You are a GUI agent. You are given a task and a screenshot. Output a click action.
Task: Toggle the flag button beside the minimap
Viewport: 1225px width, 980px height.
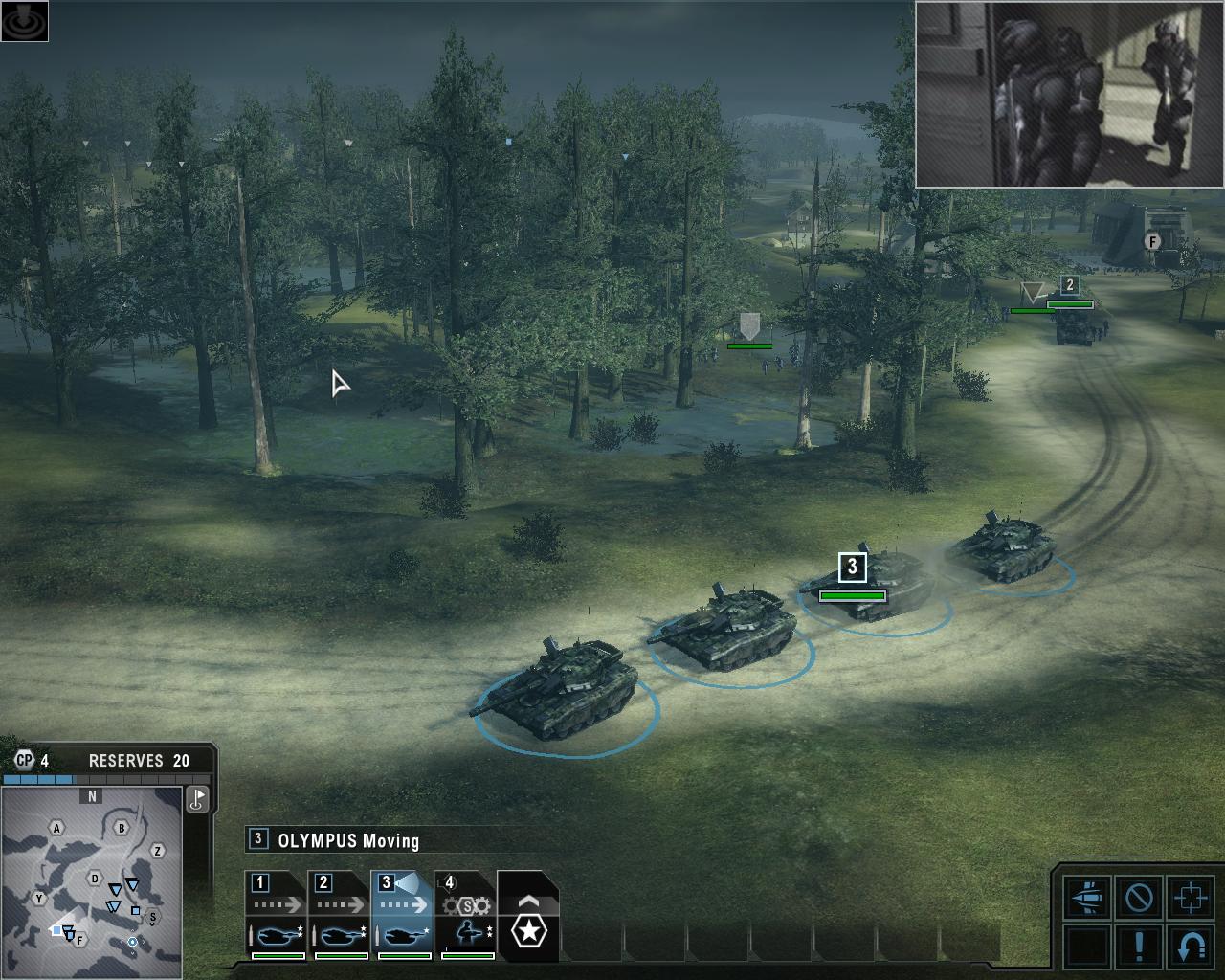[x=198, y=798]
